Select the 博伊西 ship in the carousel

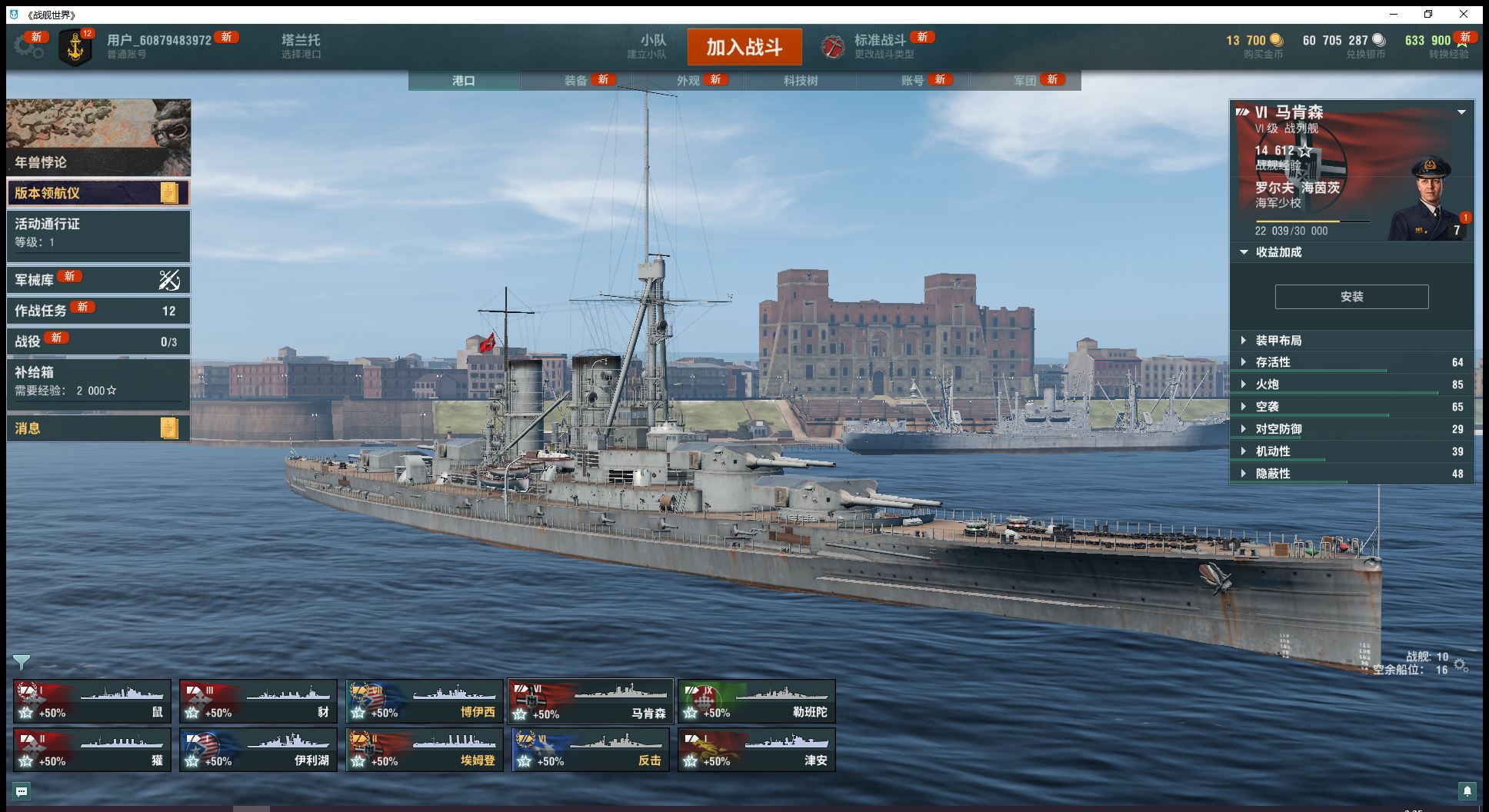tap(424, 702)
